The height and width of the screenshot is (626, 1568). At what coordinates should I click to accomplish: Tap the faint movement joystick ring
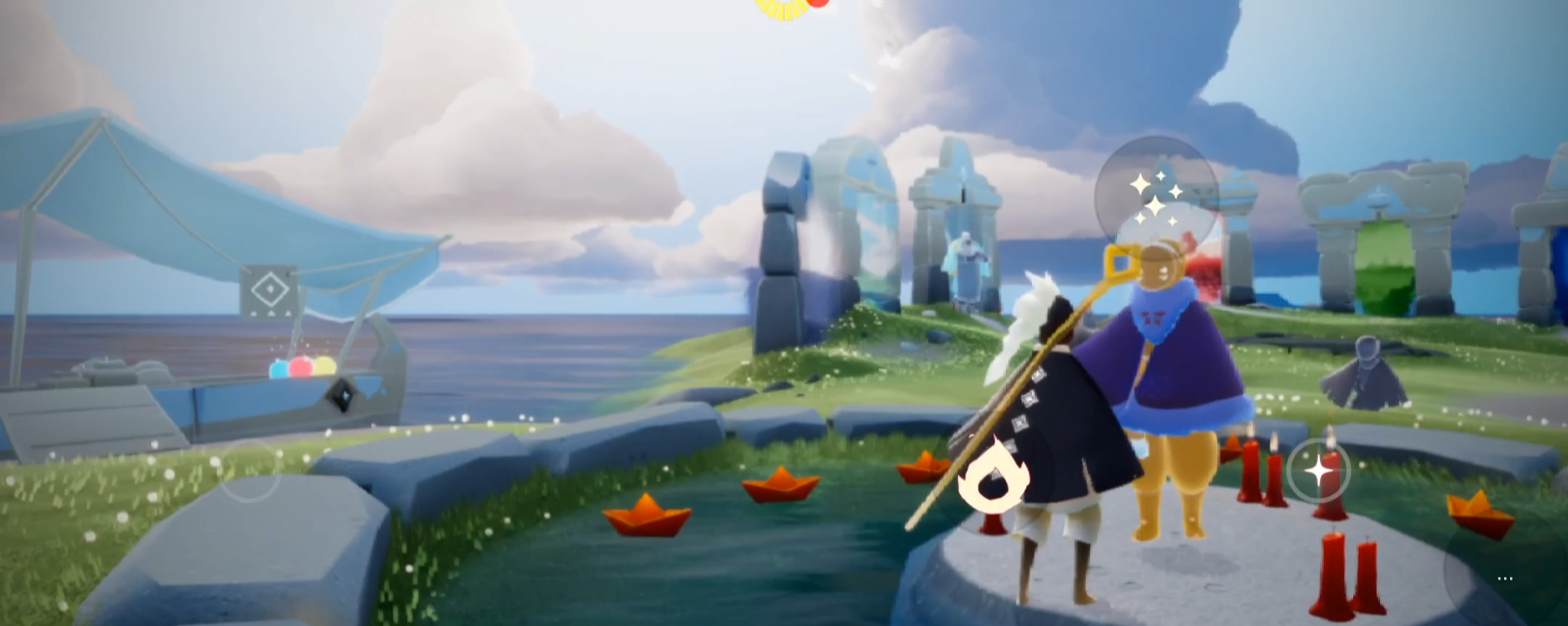pyautogui.click(x=250, y=471)
